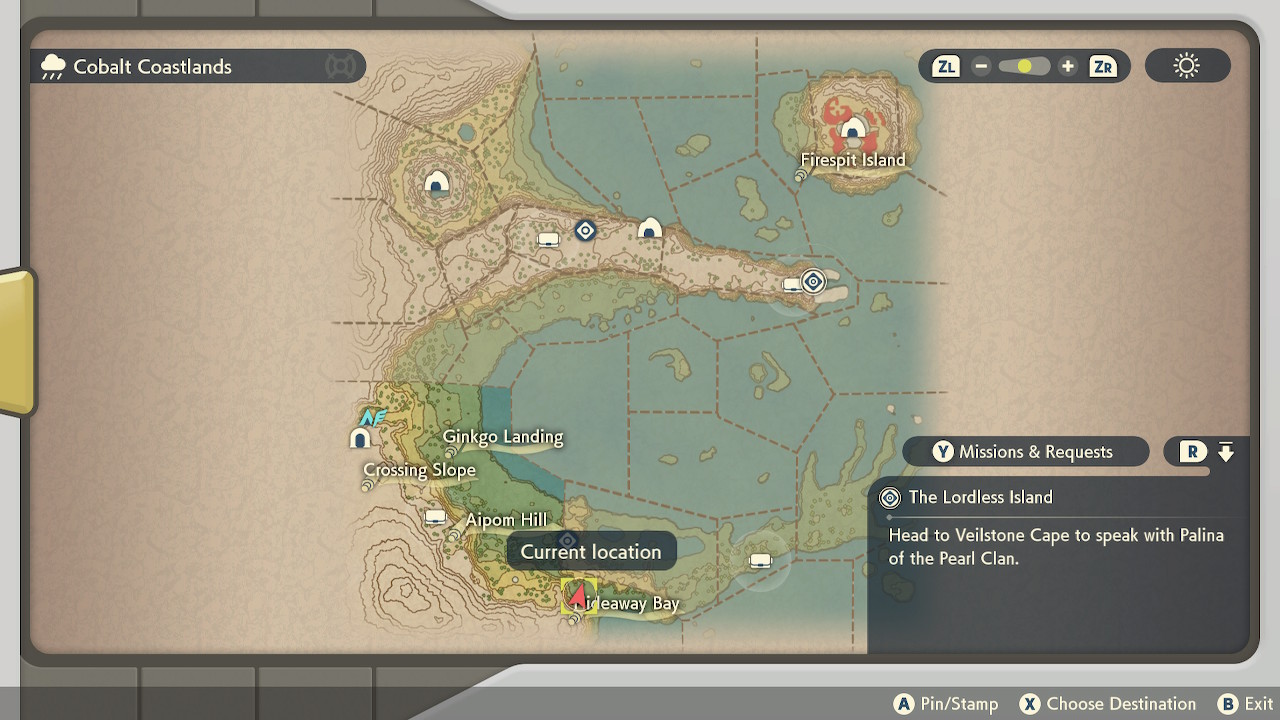Click the sun time-of-day icon in top right

[1187, 65]
